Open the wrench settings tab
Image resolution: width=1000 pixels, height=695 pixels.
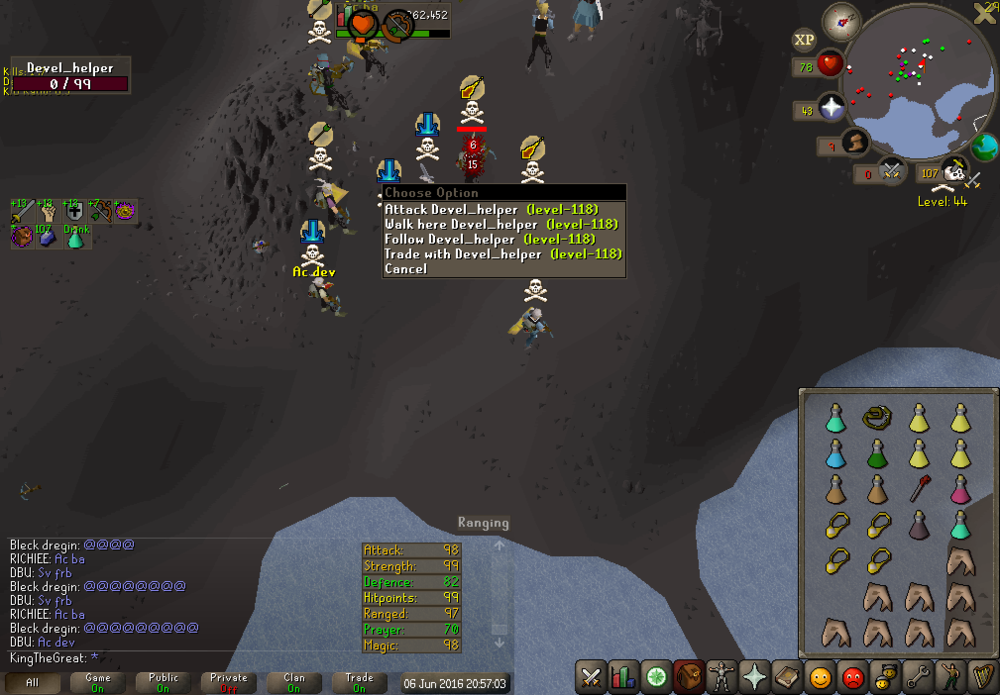917,676
